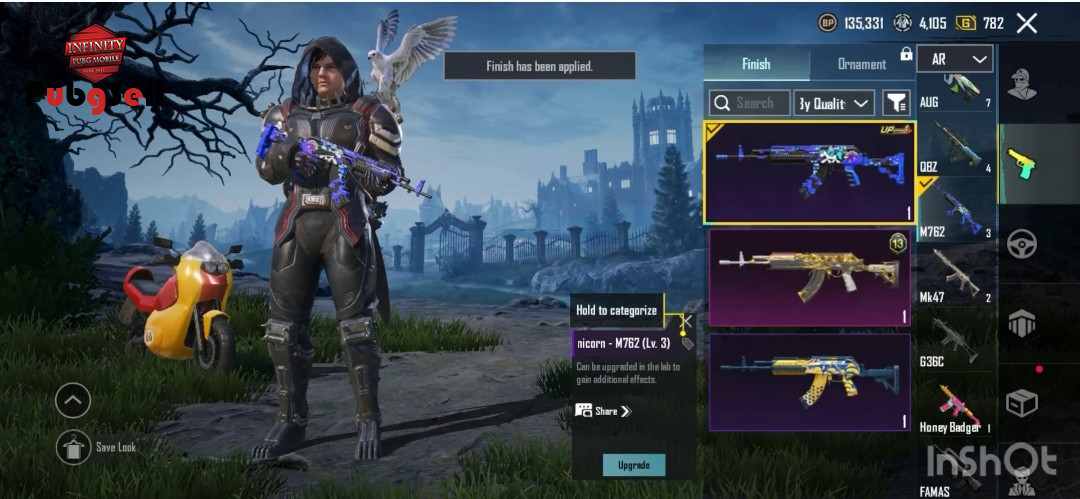1080x499 pixels.
Task: Select QBZ in the weapon list
Action: pos(955,149)
